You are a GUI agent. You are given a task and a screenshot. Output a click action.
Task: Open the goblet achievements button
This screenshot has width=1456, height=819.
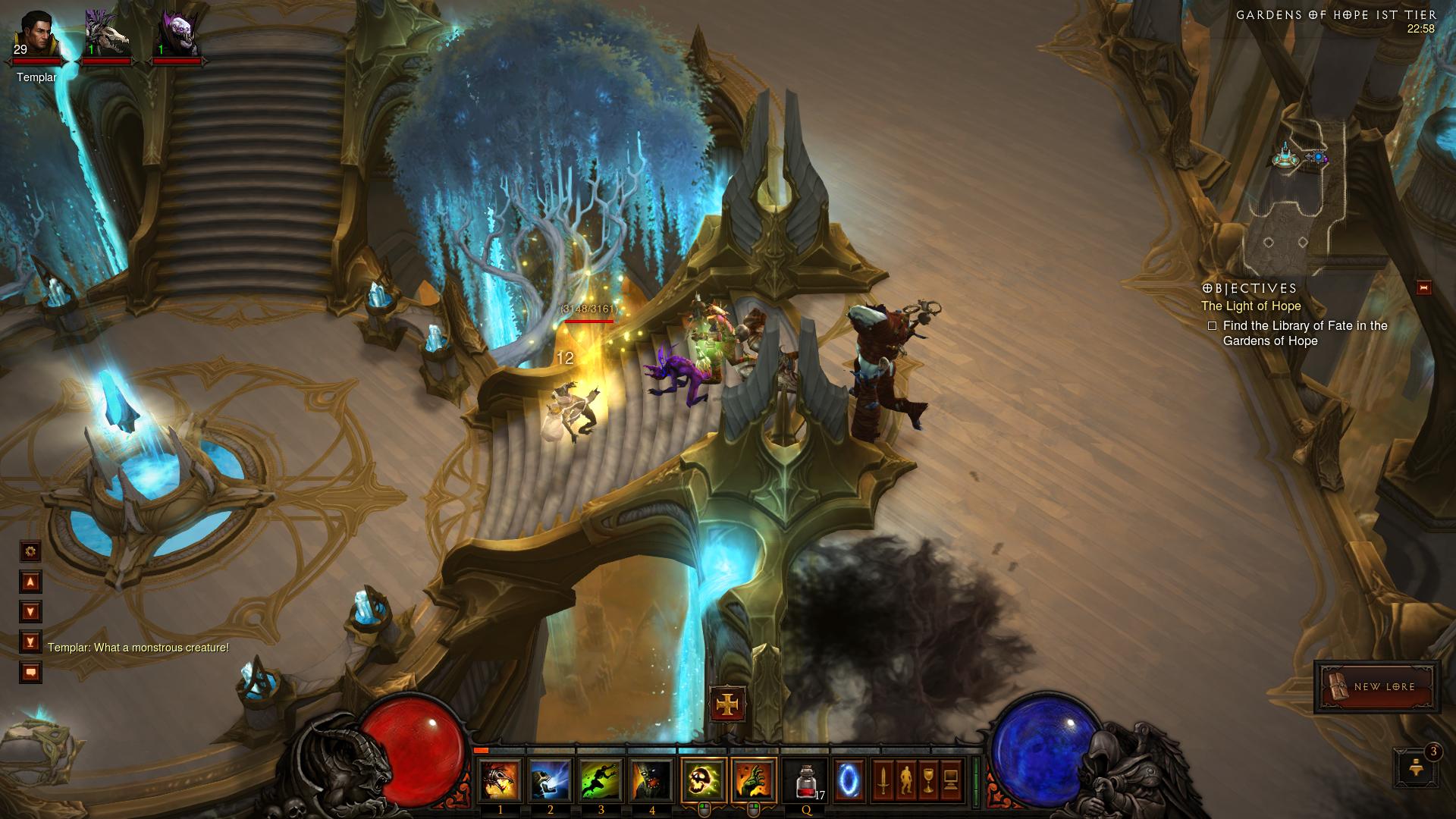928,780
